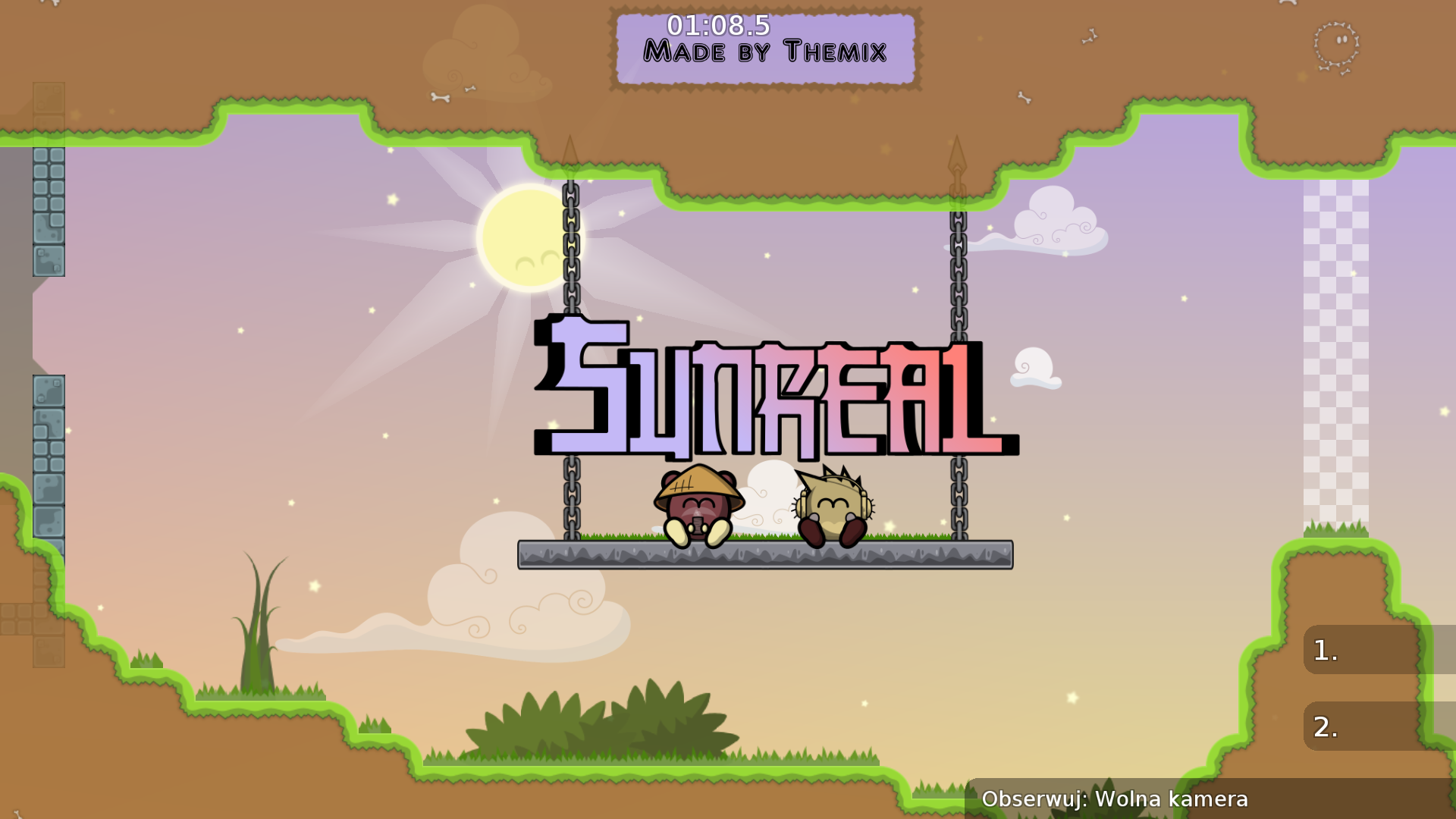
Task: Click the straw-hat character on the platform
Action: click(x=695, y=504)
